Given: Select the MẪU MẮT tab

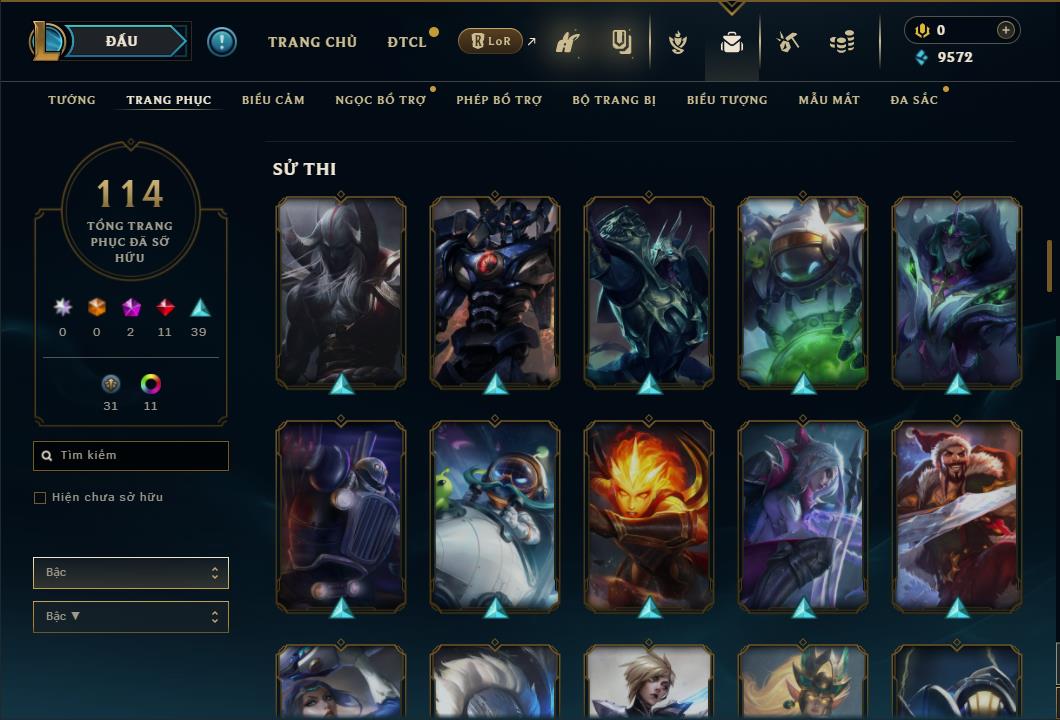Looking at the screenshot, I should 829,100.
